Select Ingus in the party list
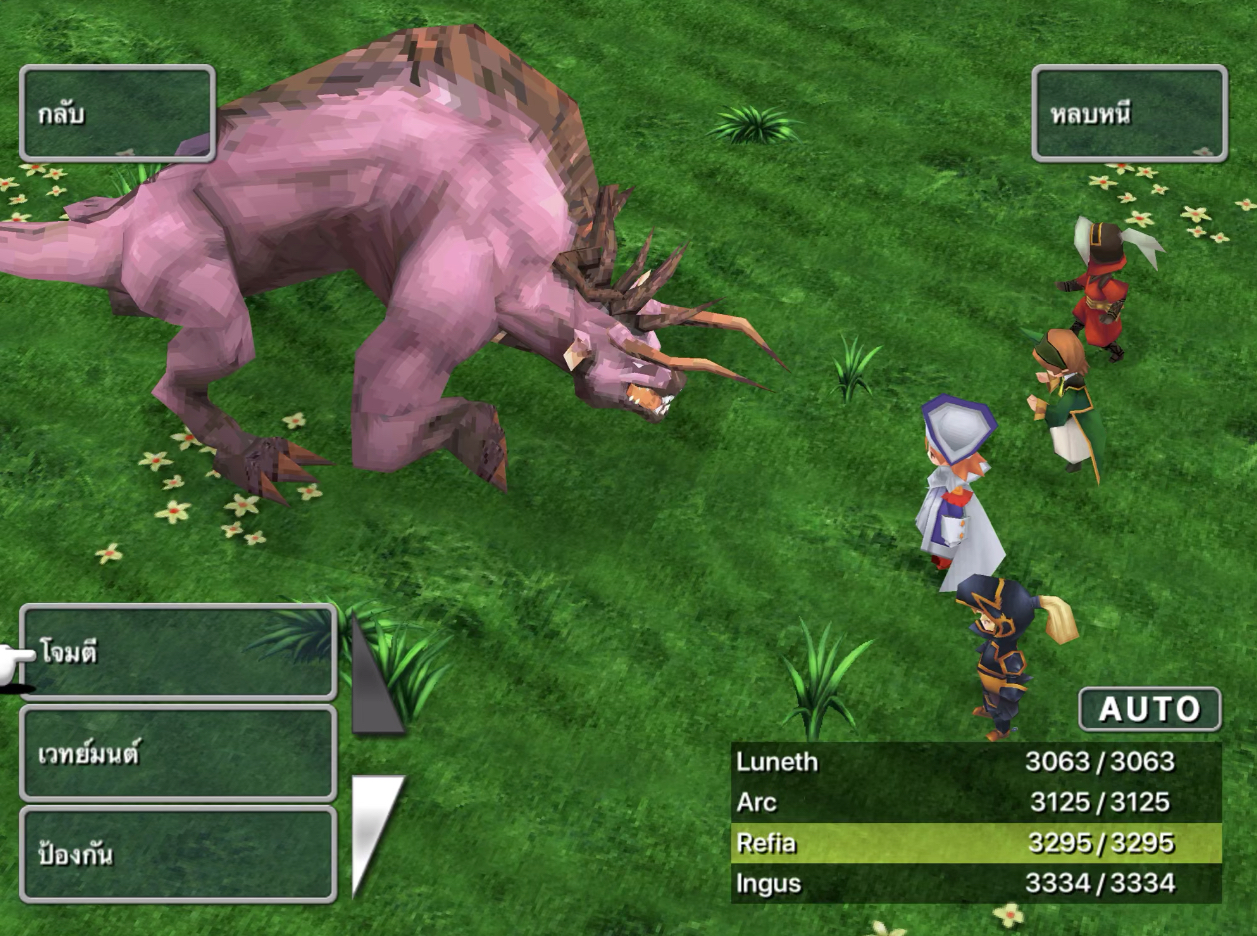 click(x=976, y=883)
